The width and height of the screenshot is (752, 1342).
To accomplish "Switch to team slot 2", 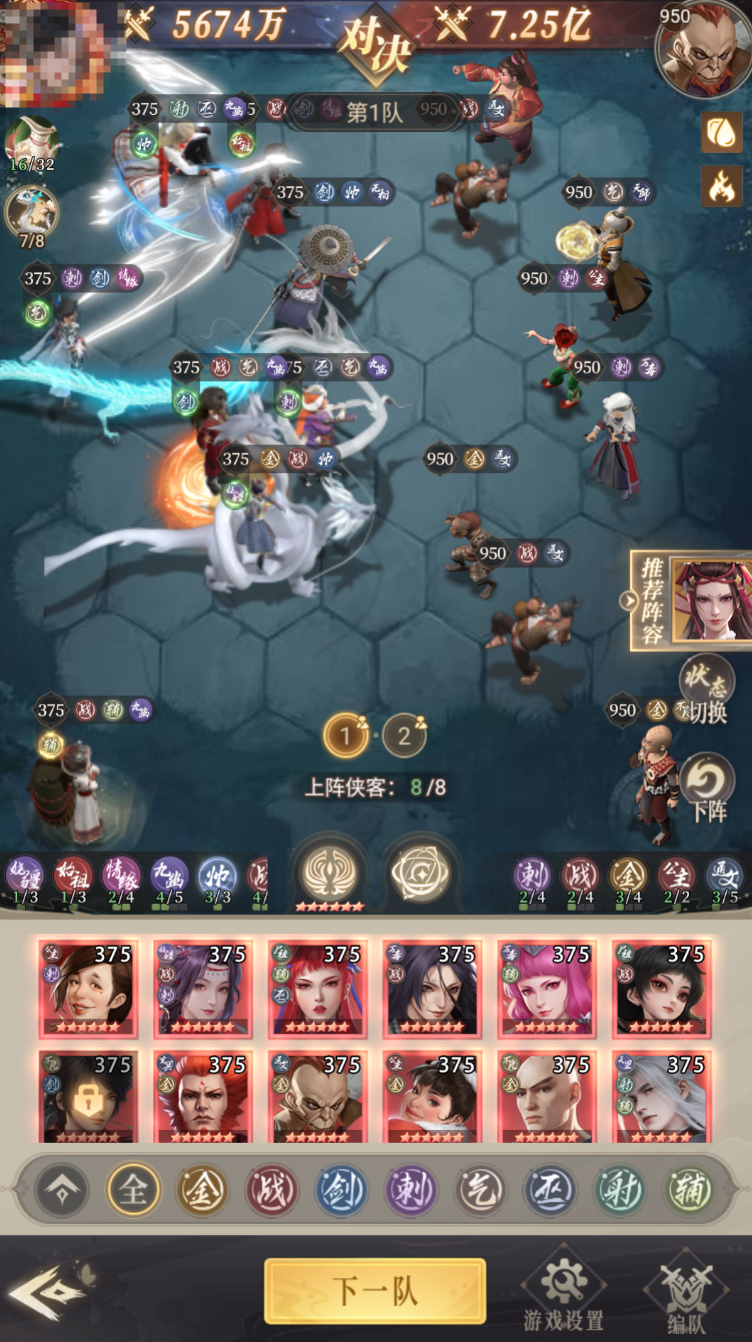I will (x=404, y=737).
